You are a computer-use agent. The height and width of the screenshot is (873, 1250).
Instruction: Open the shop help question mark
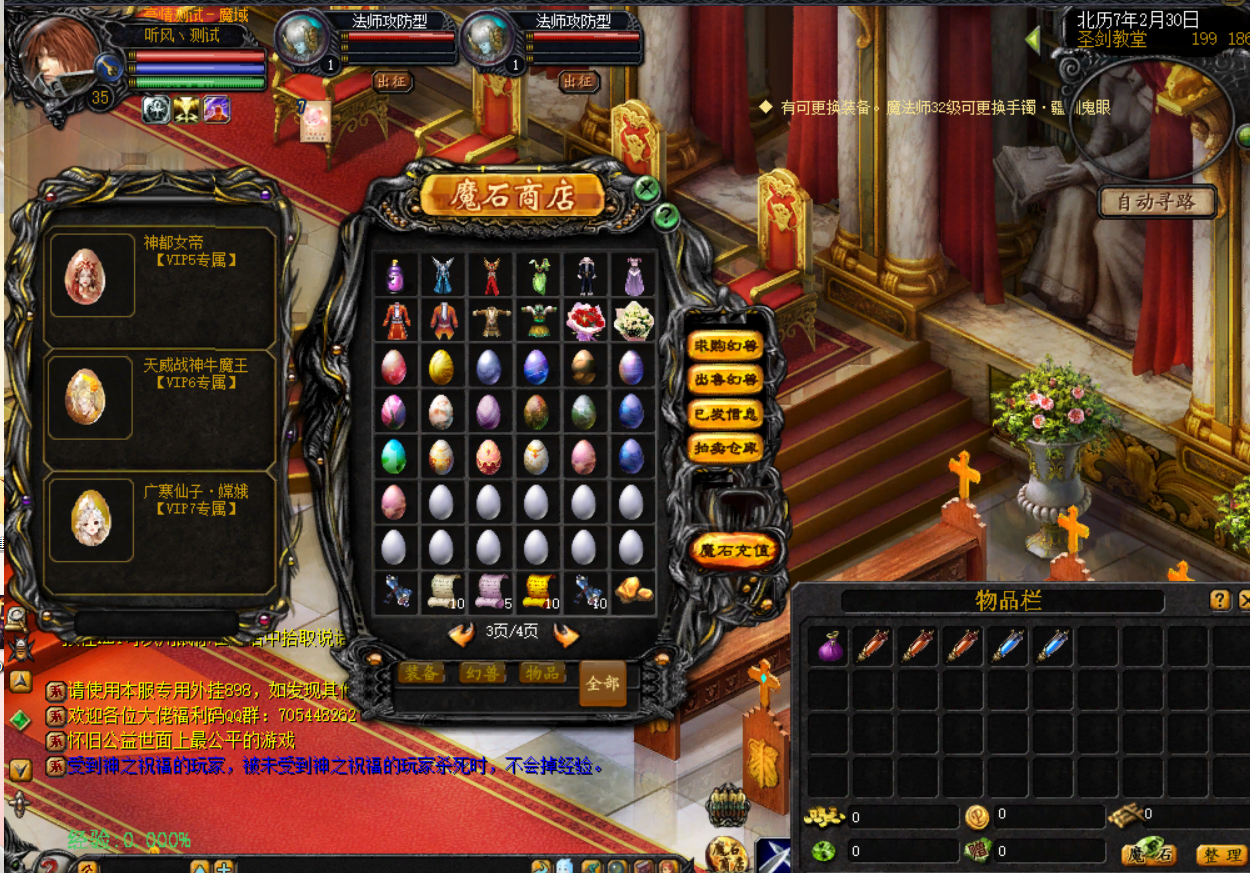coord(667,217)
